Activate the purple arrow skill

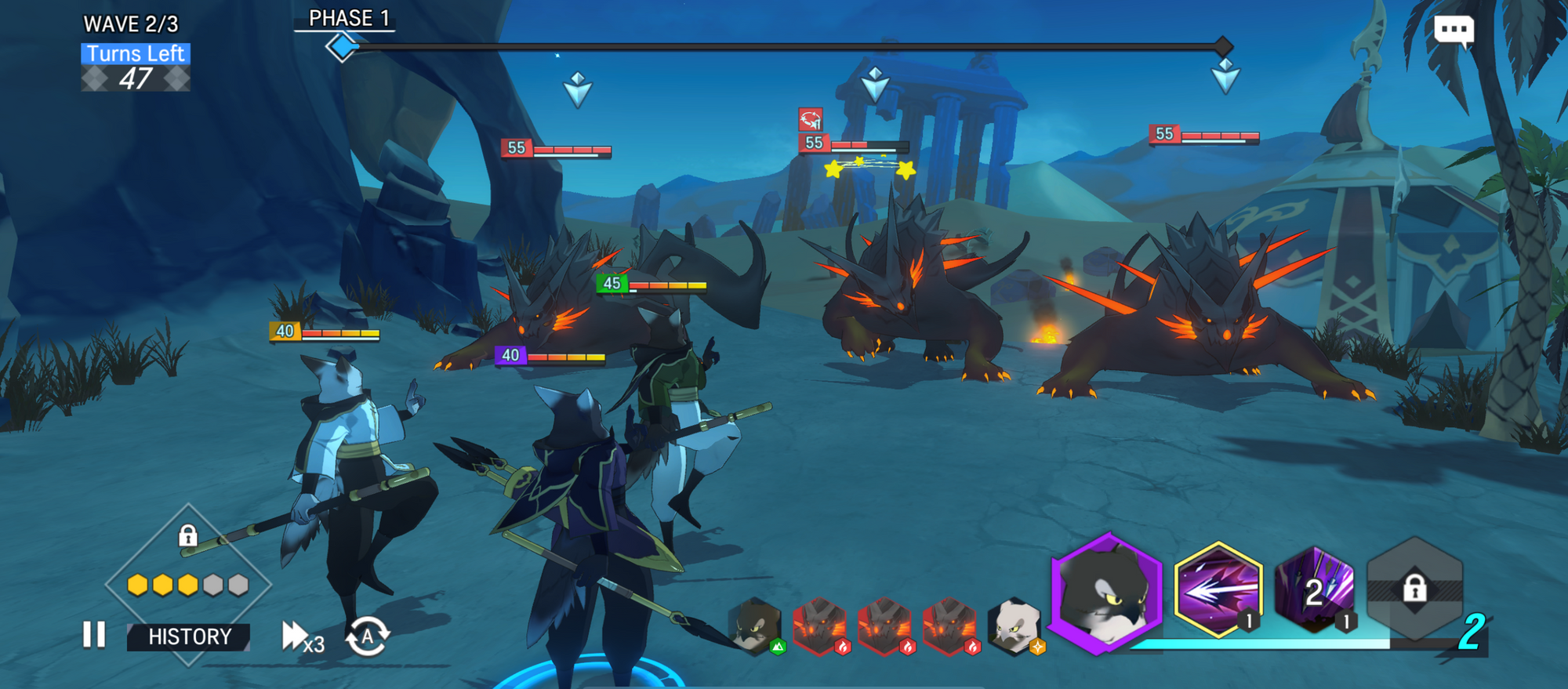click(x=1218, y=589)
